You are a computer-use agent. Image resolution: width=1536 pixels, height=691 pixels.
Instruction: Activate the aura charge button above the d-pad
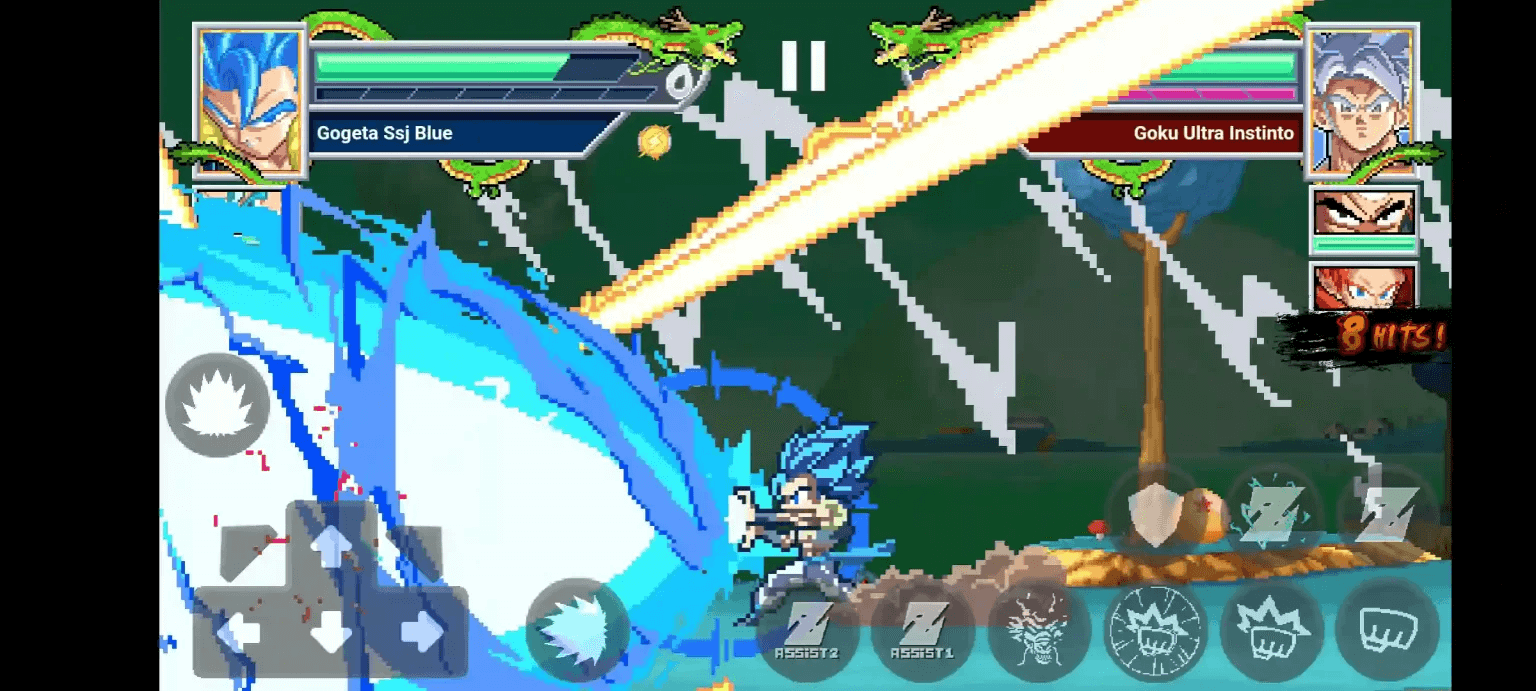pos(217,405)
